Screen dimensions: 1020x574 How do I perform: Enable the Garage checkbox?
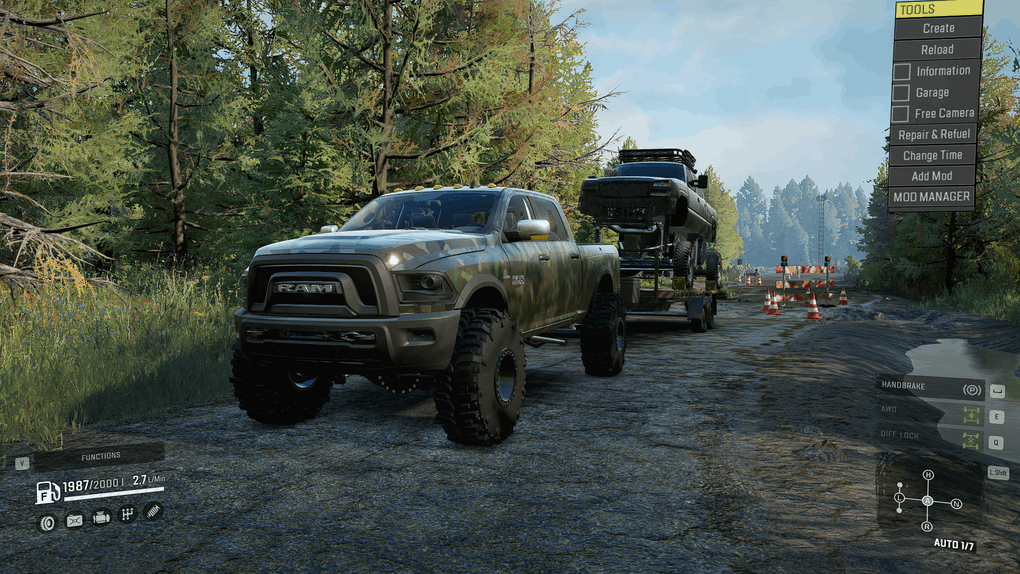click(x=902, y=92)
